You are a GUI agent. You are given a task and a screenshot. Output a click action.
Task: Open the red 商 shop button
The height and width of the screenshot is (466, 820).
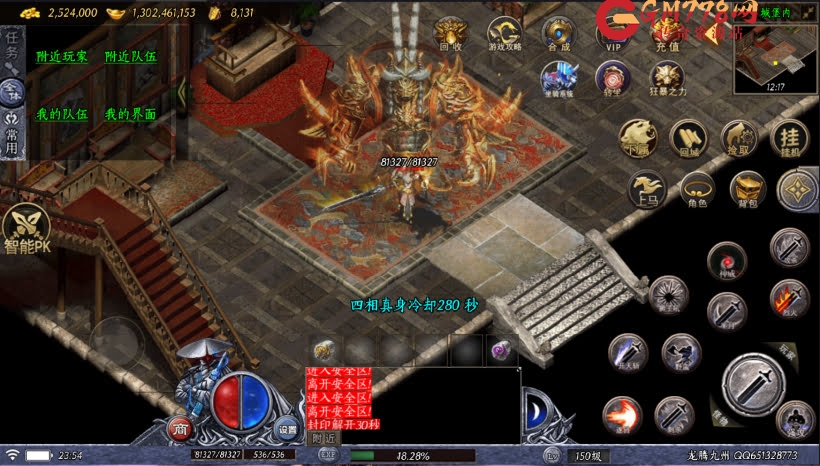[181, 428]
